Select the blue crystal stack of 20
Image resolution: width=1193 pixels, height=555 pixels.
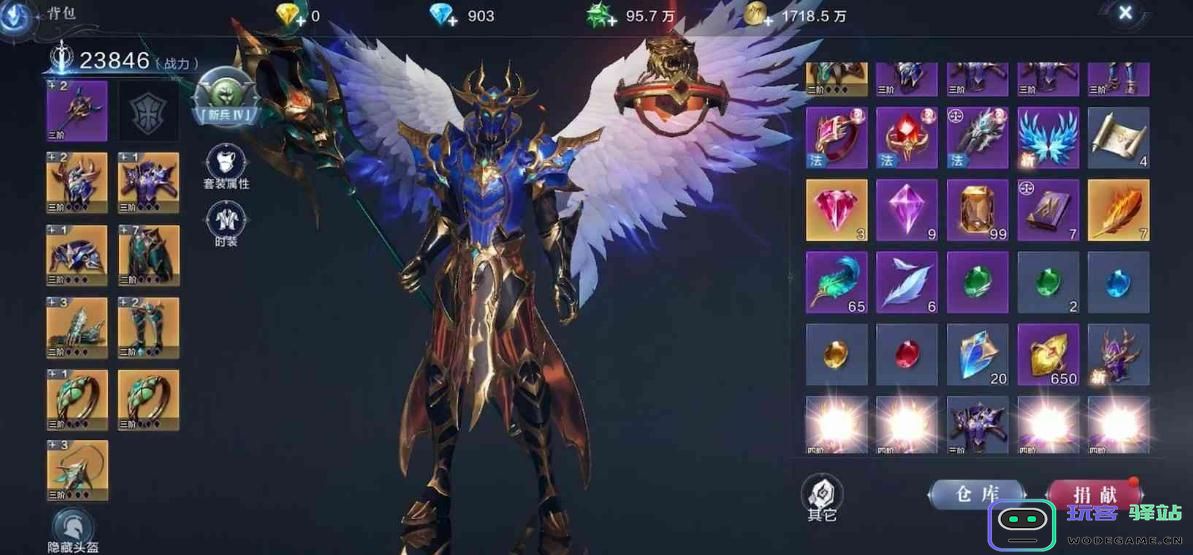(978, 354)
